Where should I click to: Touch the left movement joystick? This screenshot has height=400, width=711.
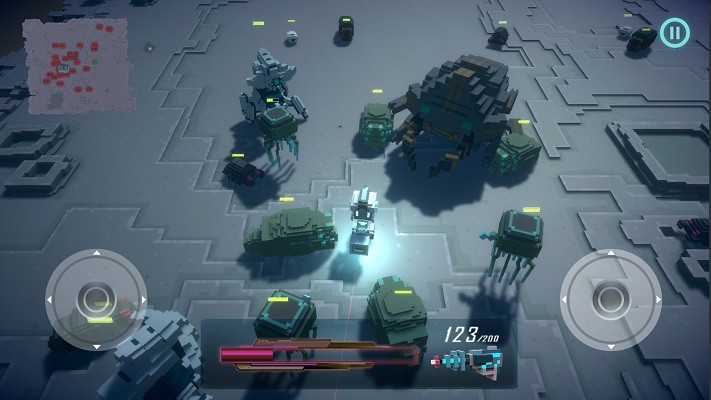click(96, 298)
